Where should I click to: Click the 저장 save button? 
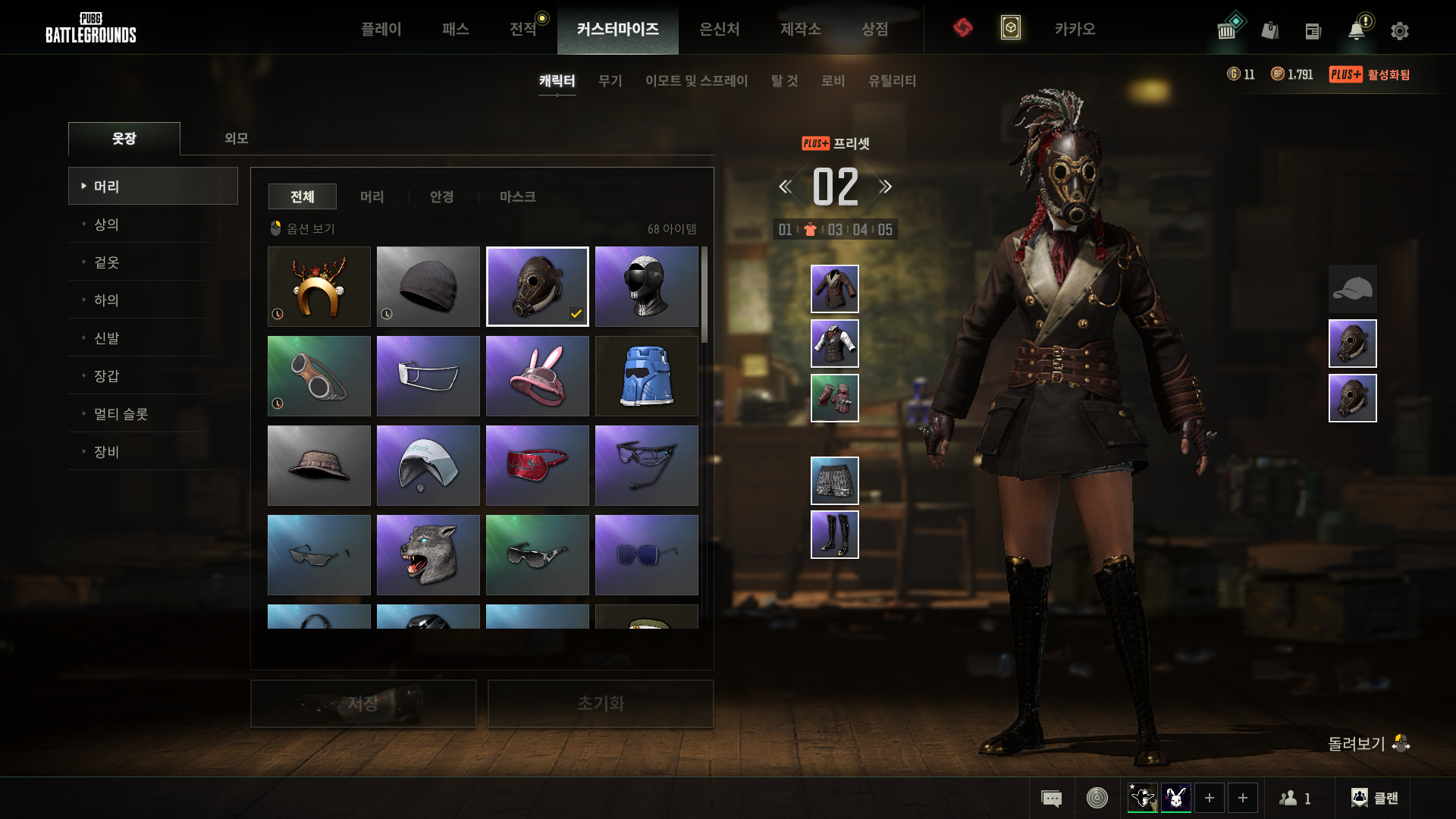coord(363,704)
